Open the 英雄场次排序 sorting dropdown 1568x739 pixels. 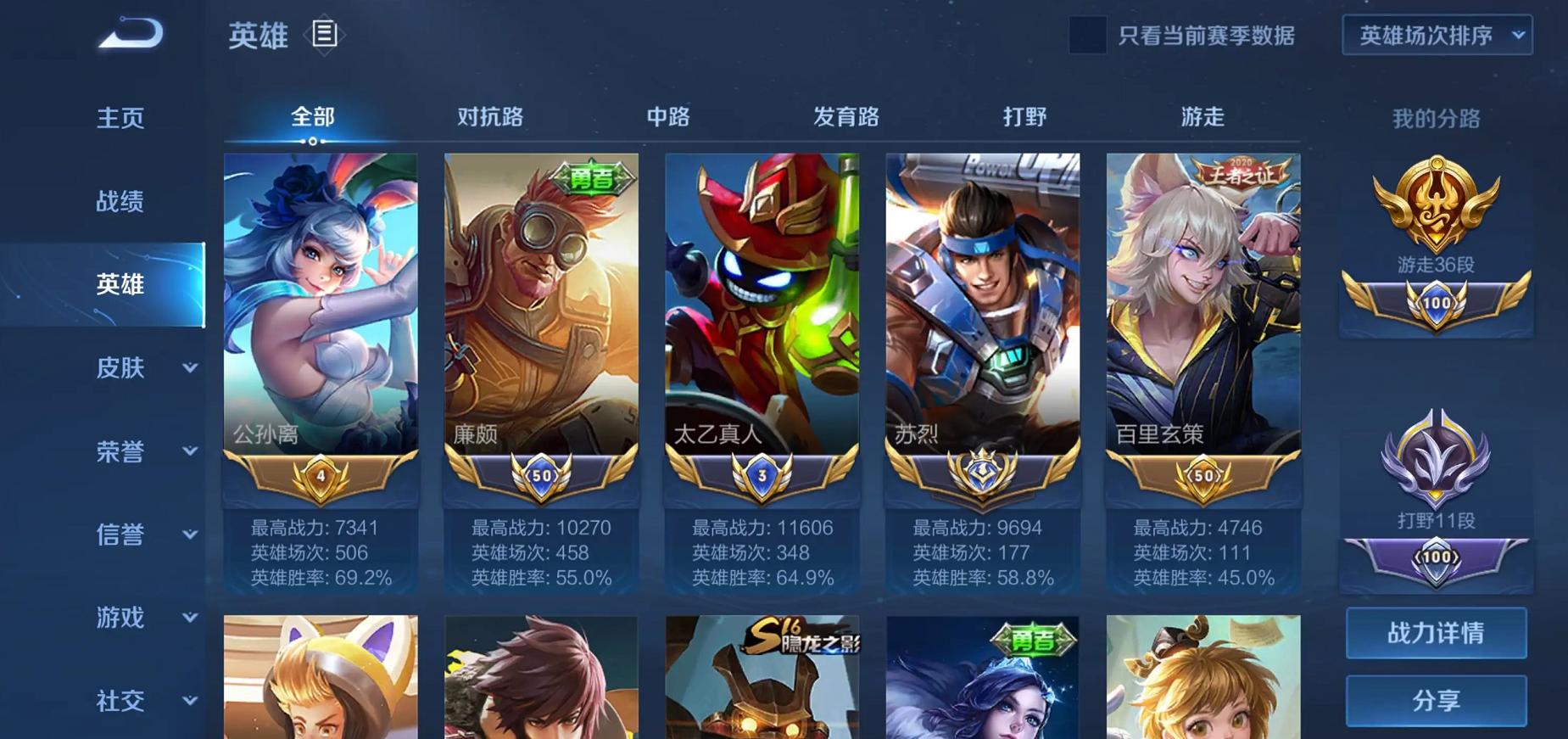(x=1435, y=36)
